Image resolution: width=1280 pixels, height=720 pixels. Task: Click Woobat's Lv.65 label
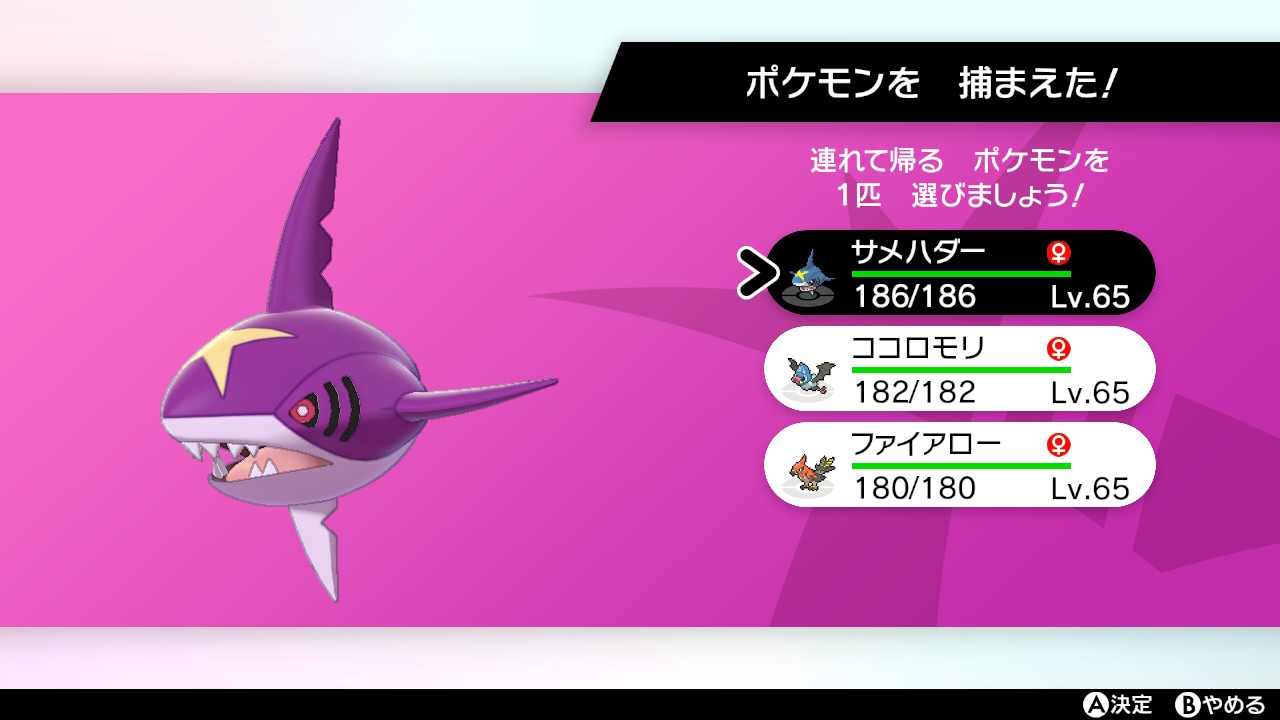point(1091,392)
